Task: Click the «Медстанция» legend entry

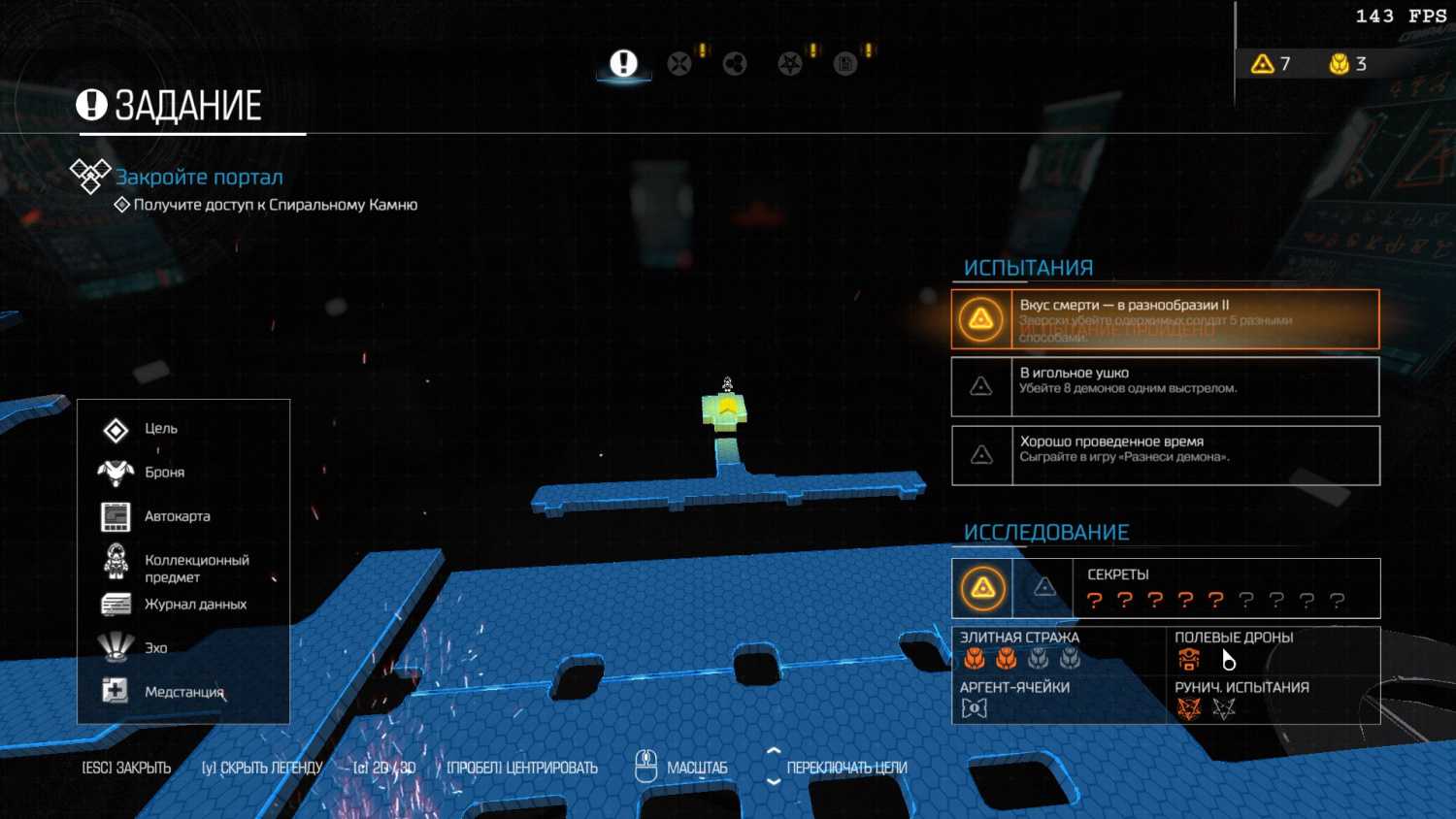Action: click(183, 692)
